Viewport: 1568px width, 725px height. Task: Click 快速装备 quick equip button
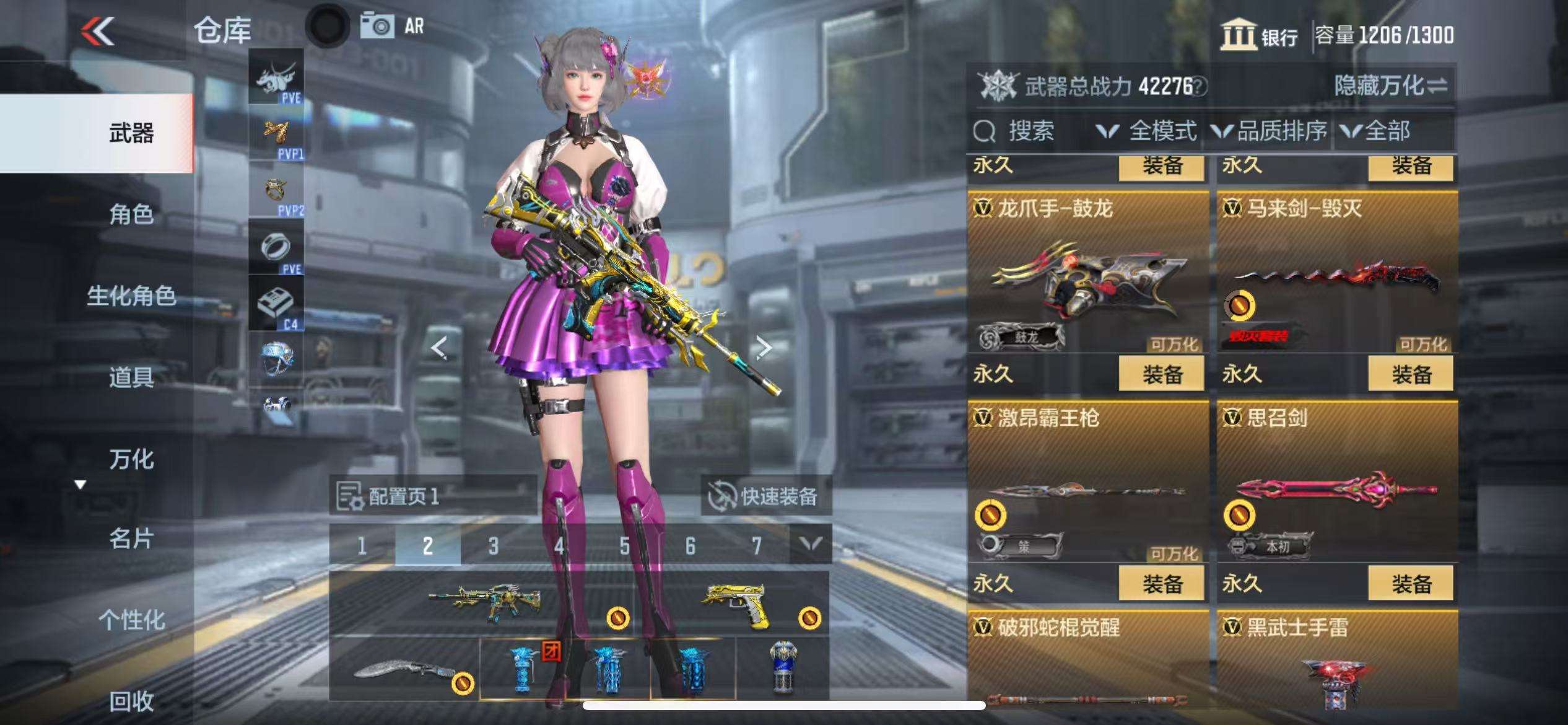coord(765,496)
